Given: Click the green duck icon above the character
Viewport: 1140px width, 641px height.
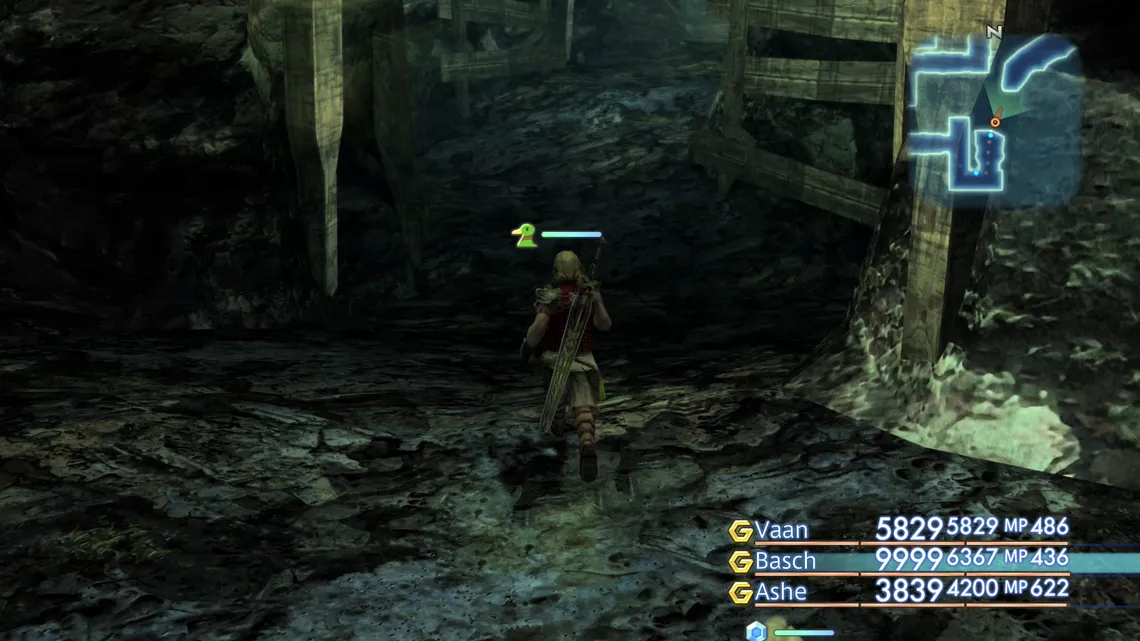Looking at the screenshot, I should tap(523, 236).
